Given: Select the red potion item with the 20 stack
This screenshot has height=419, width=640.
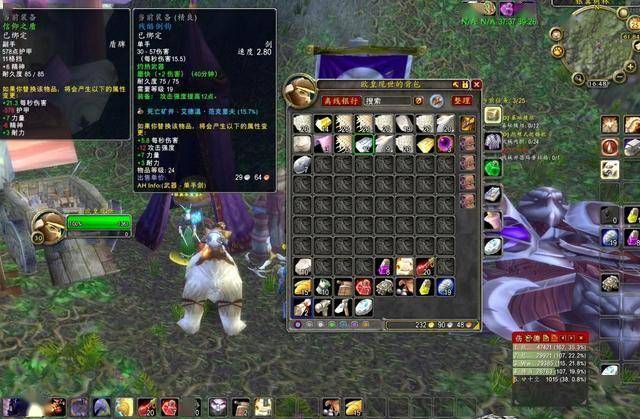Looking at the screenshot, I should pyautogui.click(x=425, y=267).
